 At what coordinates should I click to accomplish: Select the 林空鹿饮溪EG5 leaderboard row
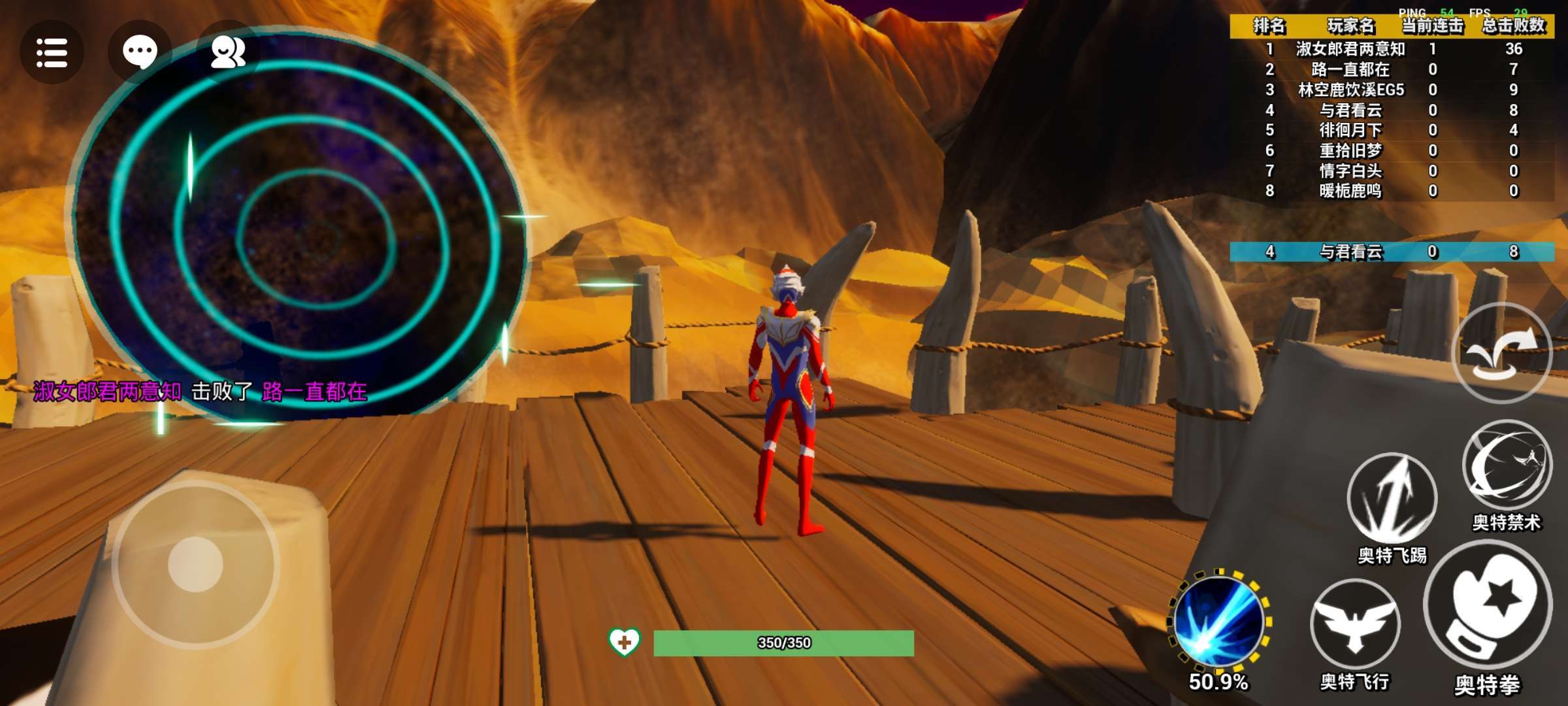click(x=1392, y=90)
